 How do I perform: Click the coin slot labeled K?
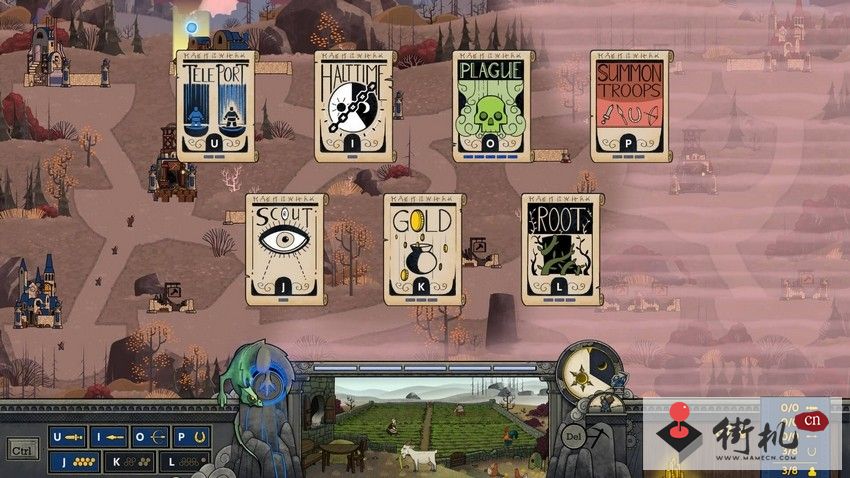point(130,461)
